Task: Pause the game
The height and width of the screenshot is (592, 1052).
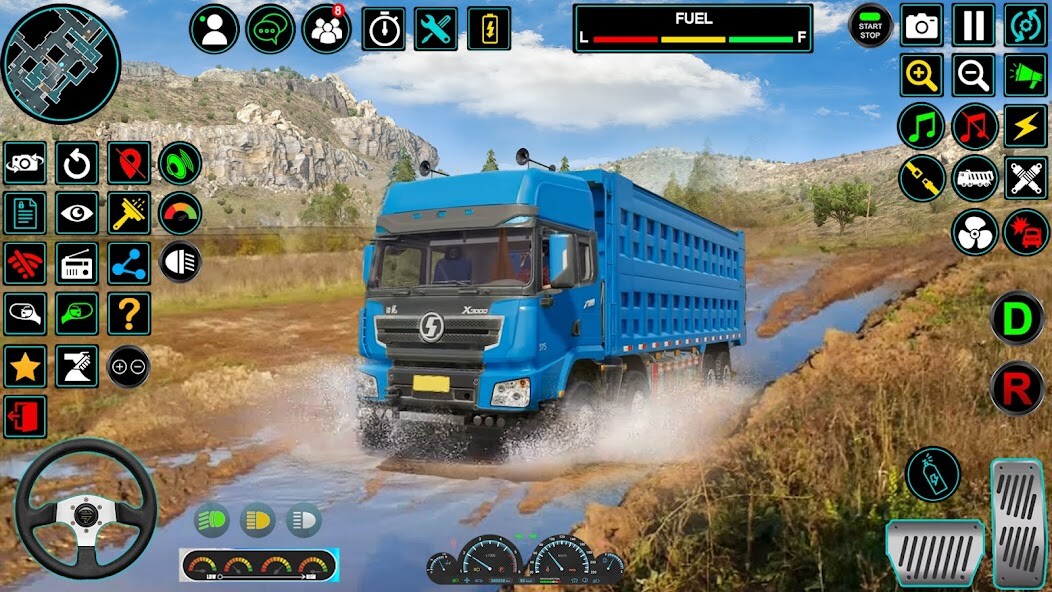Action: (x=974, y=26)
